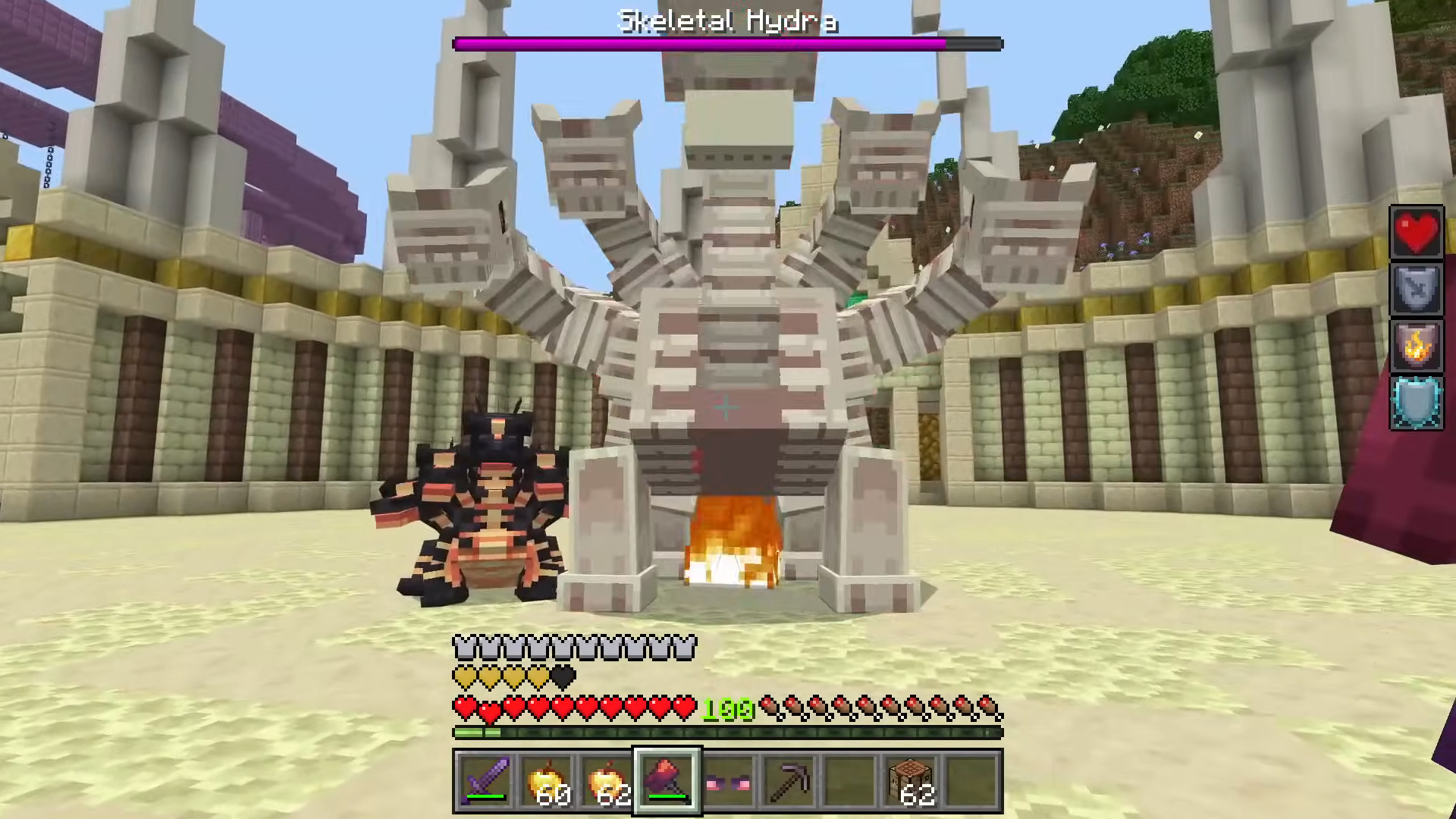Select the fire resistance banner icon
The image size is (1456, 819).
point(1417,347)
